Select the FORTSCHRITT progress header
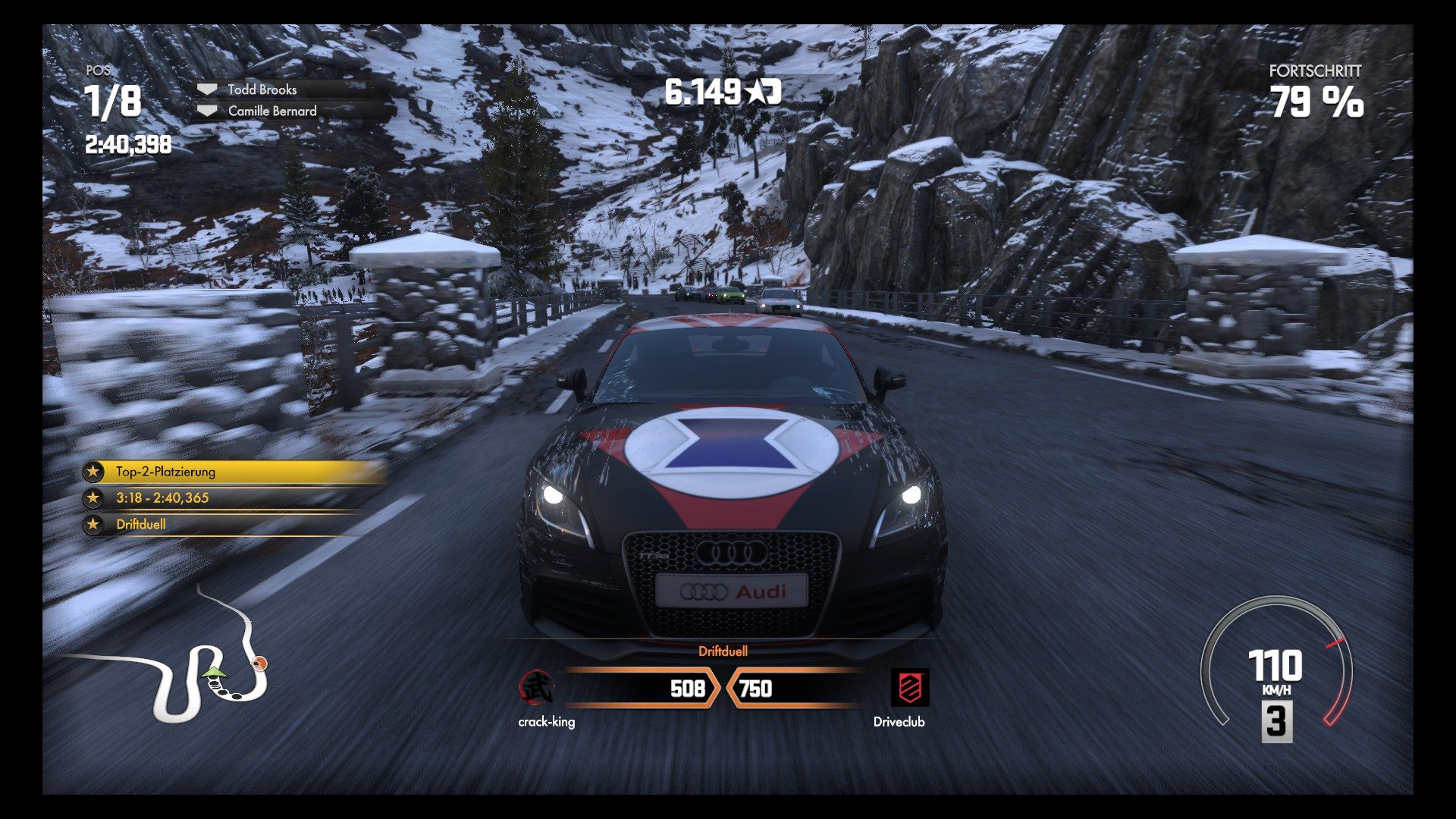The image size is (1456, 819). click(1314, 73)
